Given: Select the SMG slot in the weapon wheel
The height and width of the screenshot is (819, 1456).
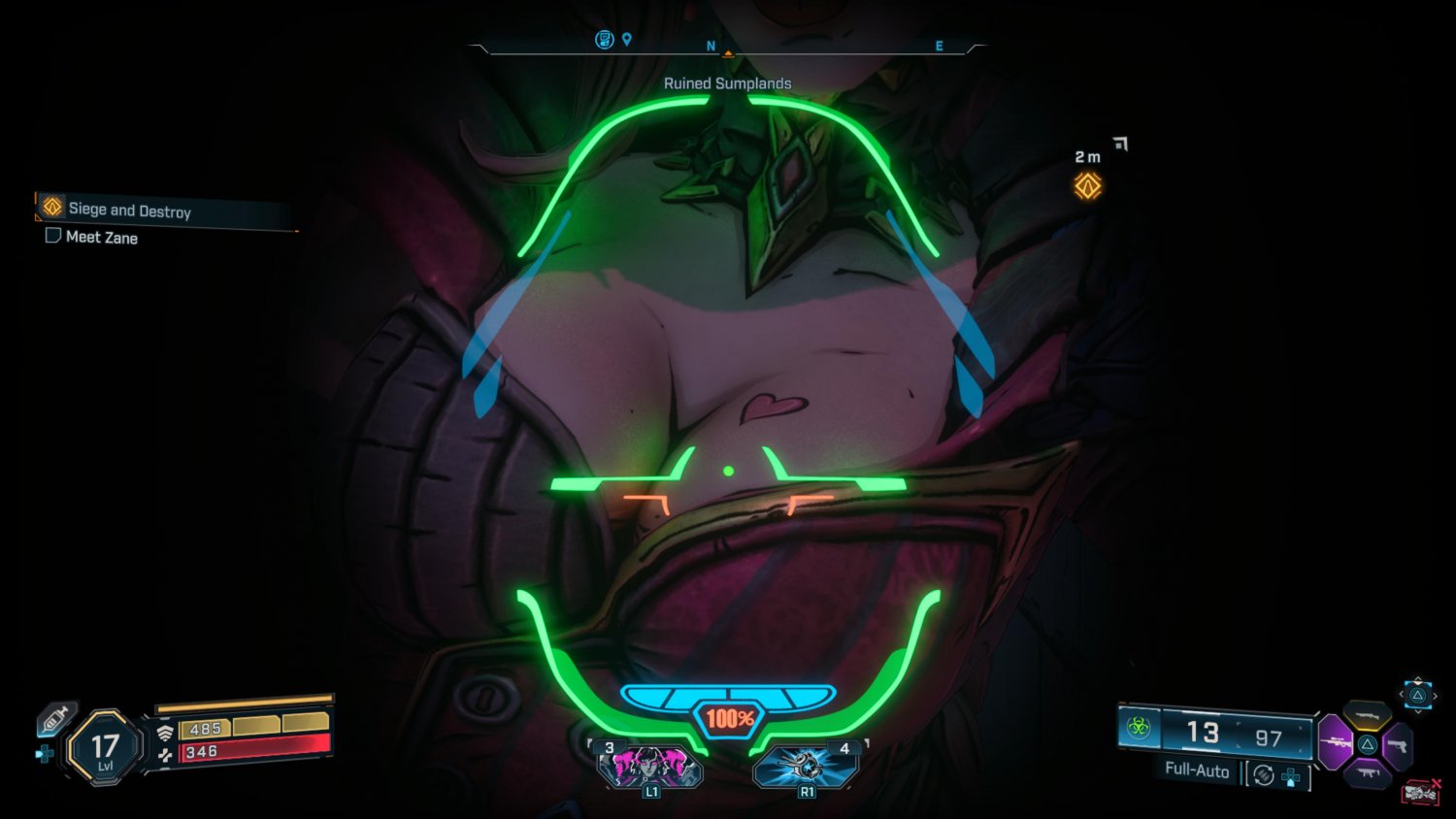Looking at the screenshot, I should (x=1370, y=773).
